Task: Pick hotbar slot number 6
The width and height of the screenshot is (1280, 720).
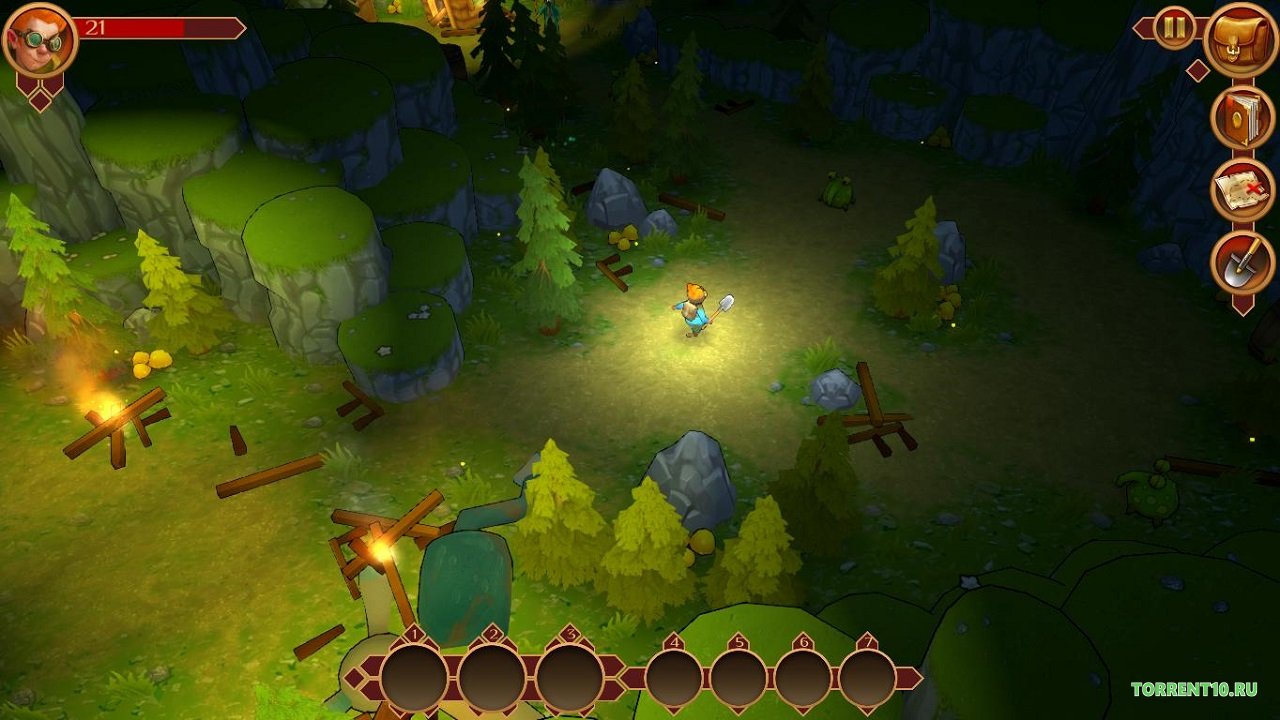Action: coord(802,679)
